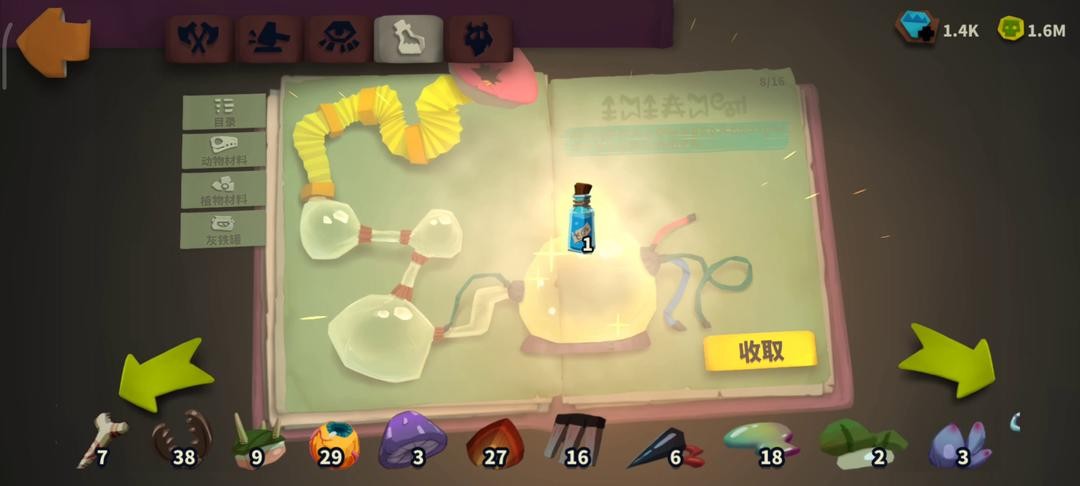
Task: Tap the yellow skull coin icon
Action: click(x=1011, y=29)
